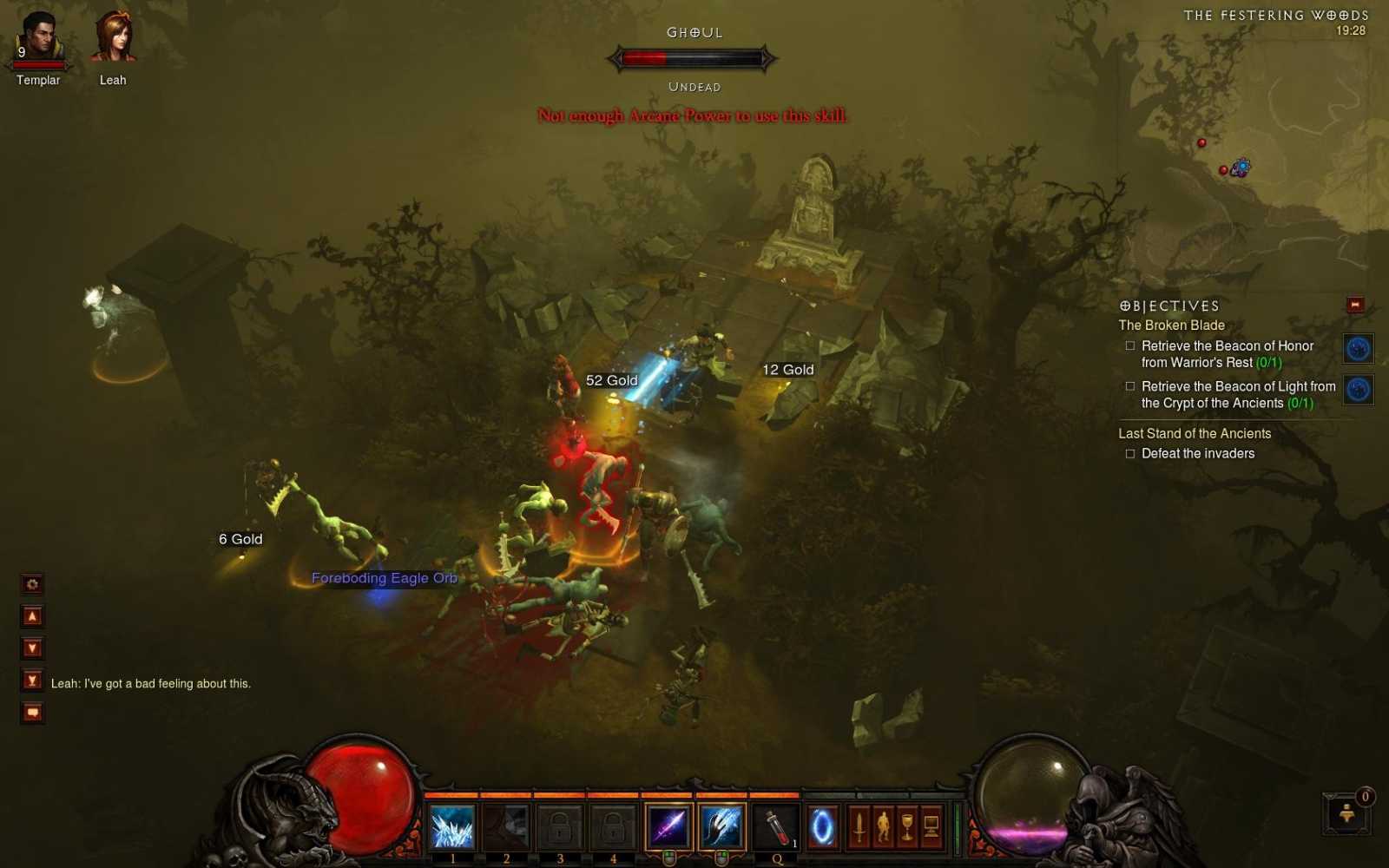Screen dimensions: 1389x868
Task: Collapse the panel with the down arrow
Action: 31,648
